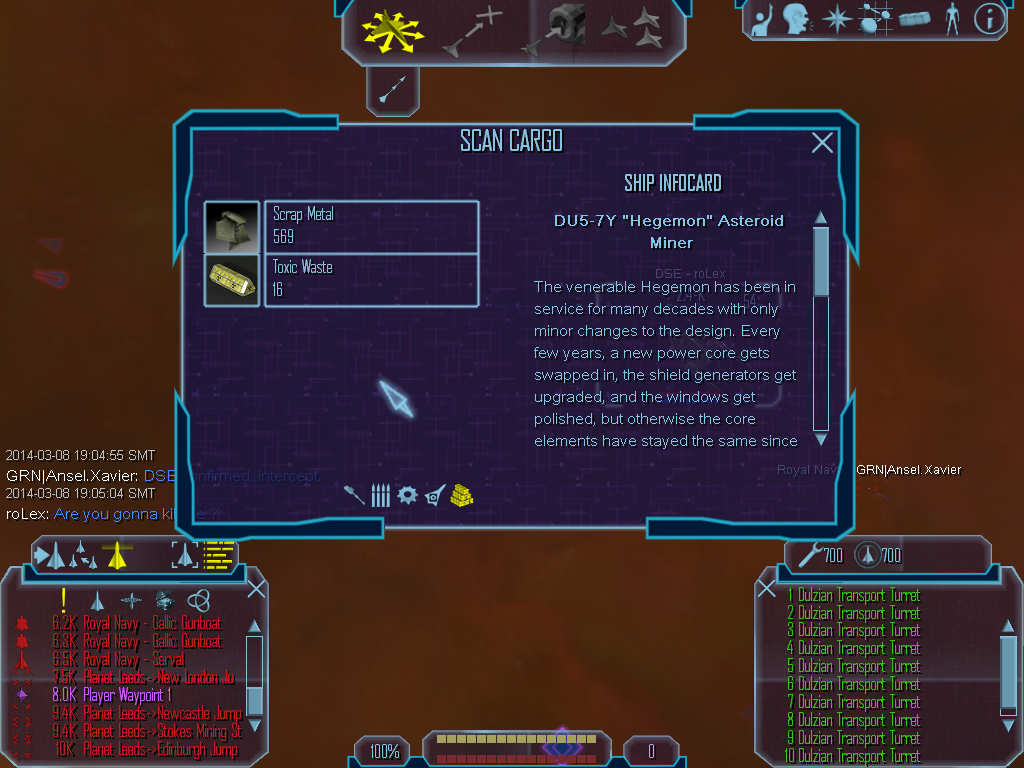Show the gold bars commodities filter
This screenshot has height=768, width=1024.
click(x=461, y=494)
